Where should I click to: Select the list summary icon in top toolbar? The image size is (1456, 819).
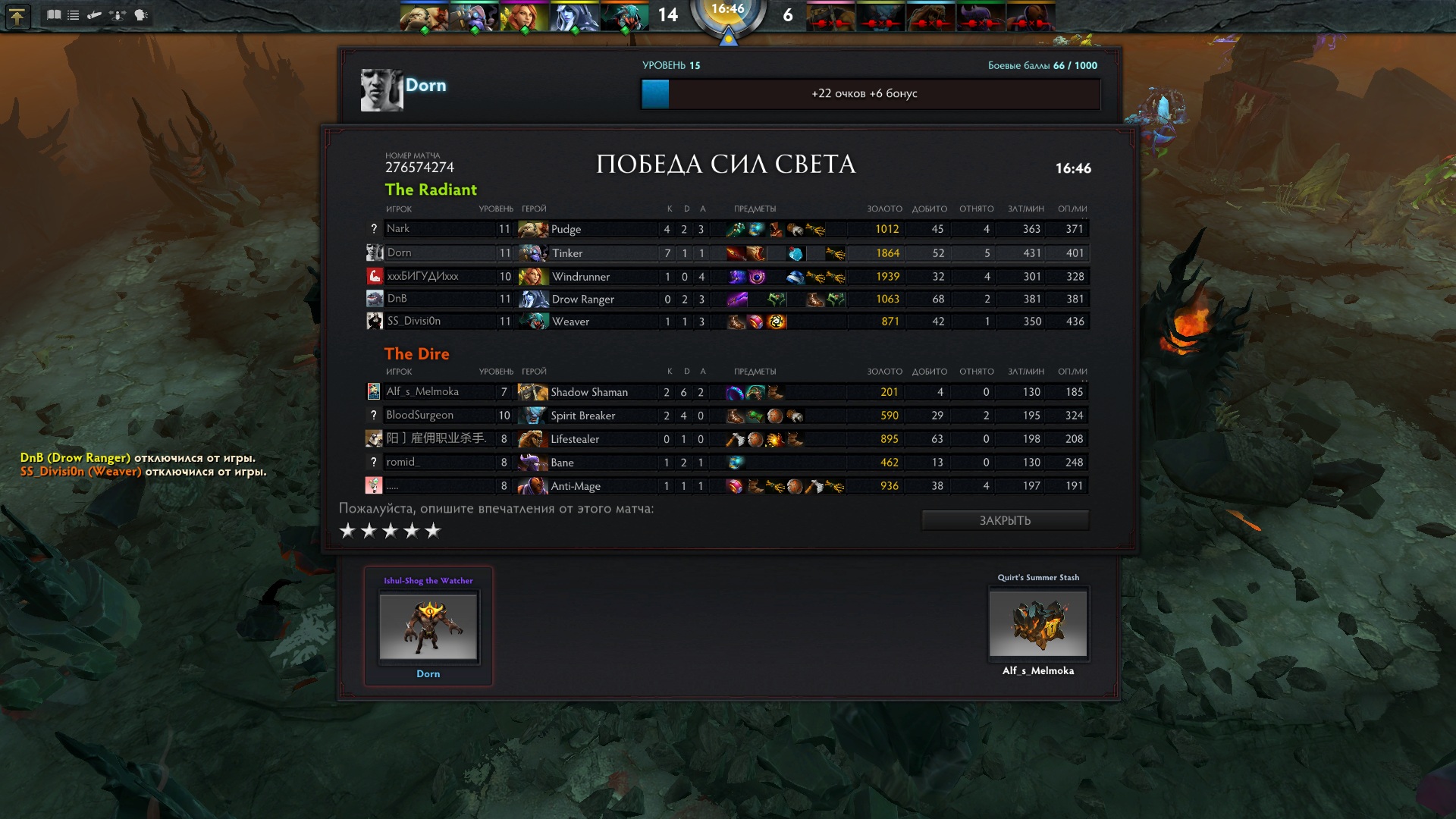click(73, 14)
